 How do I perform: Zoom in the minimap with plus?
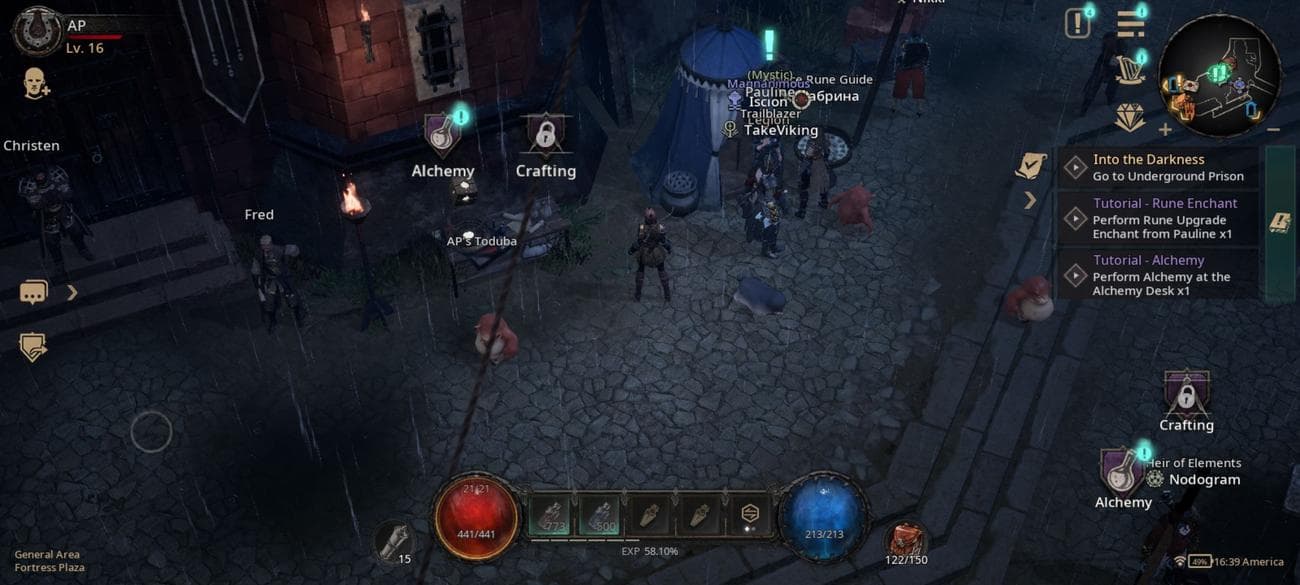(x=1165, y=130)
